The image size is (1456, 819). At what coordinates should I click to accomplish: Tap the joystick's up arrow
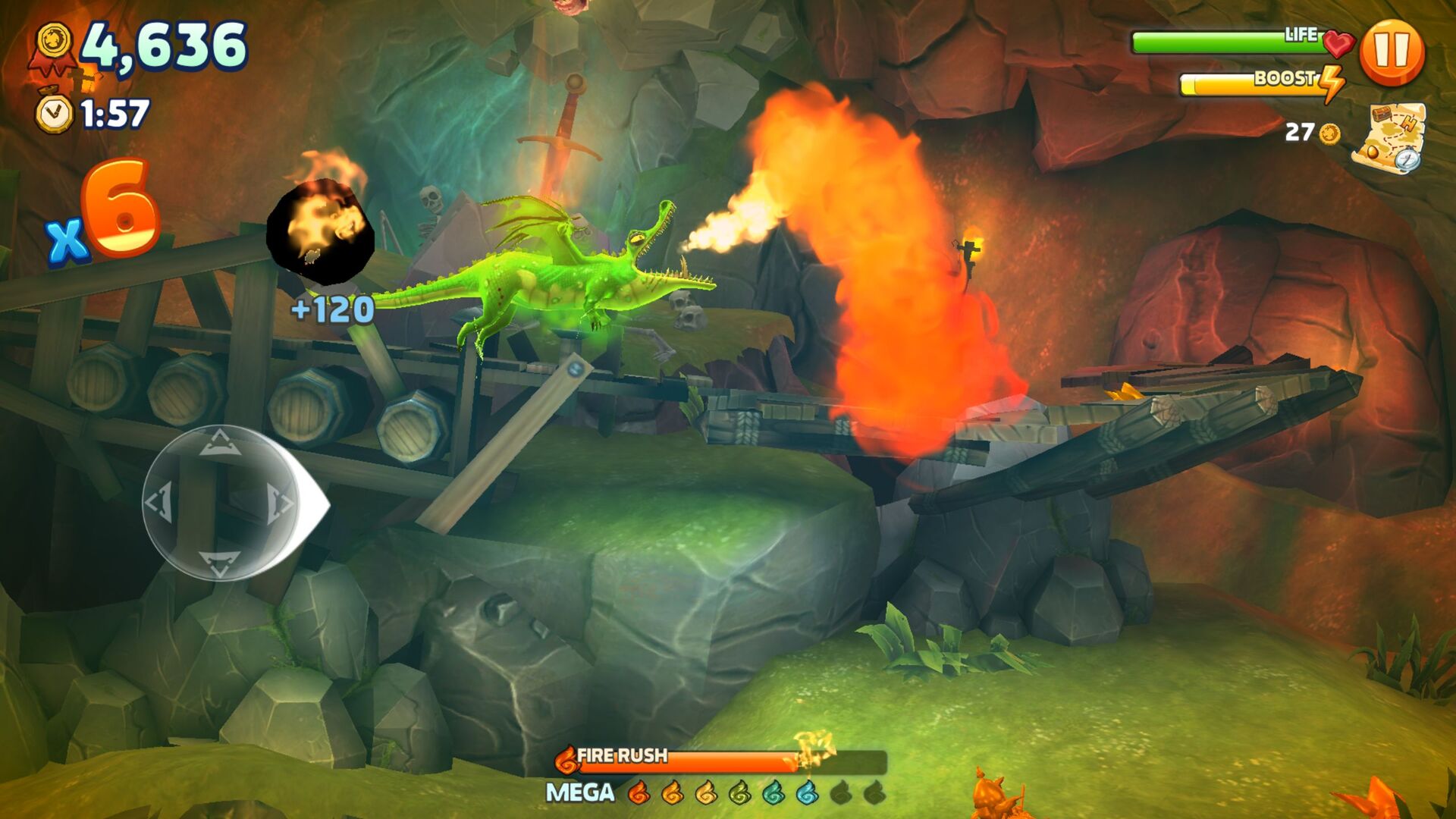coord(219,441)
